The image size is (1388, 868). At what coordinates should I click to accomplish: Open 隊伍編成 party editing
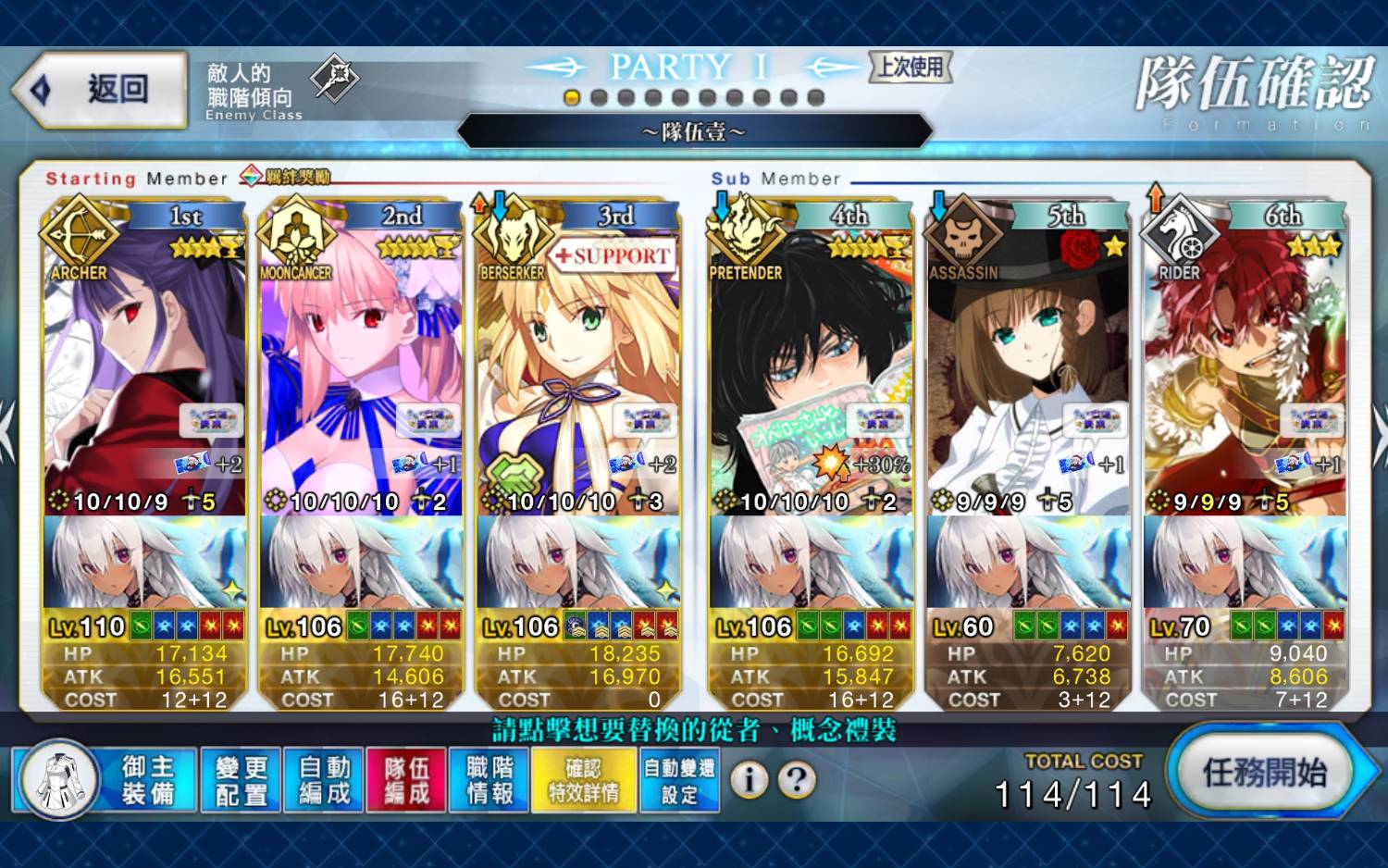coord(407,780)
